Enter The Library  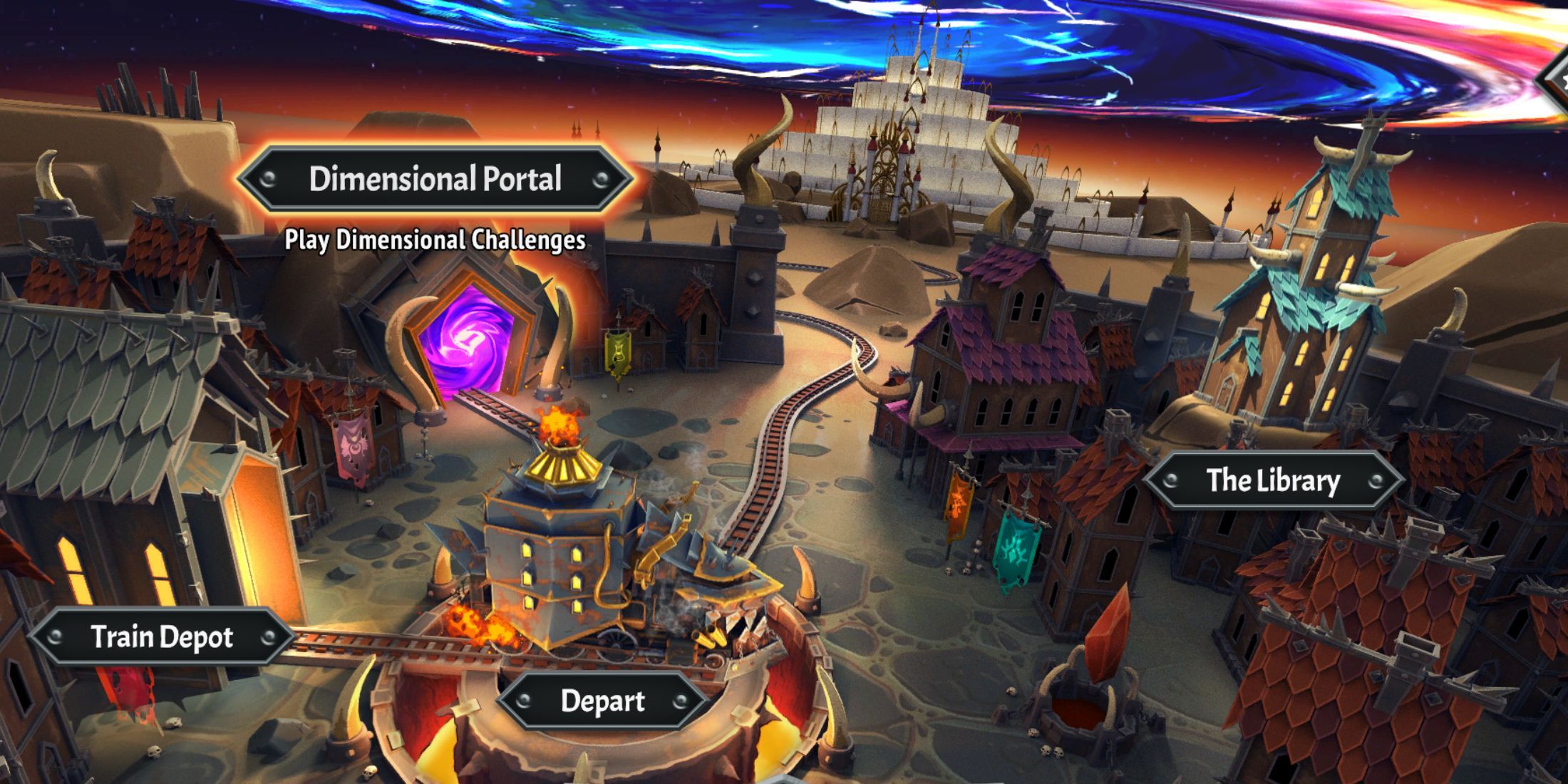(1273, 480)
